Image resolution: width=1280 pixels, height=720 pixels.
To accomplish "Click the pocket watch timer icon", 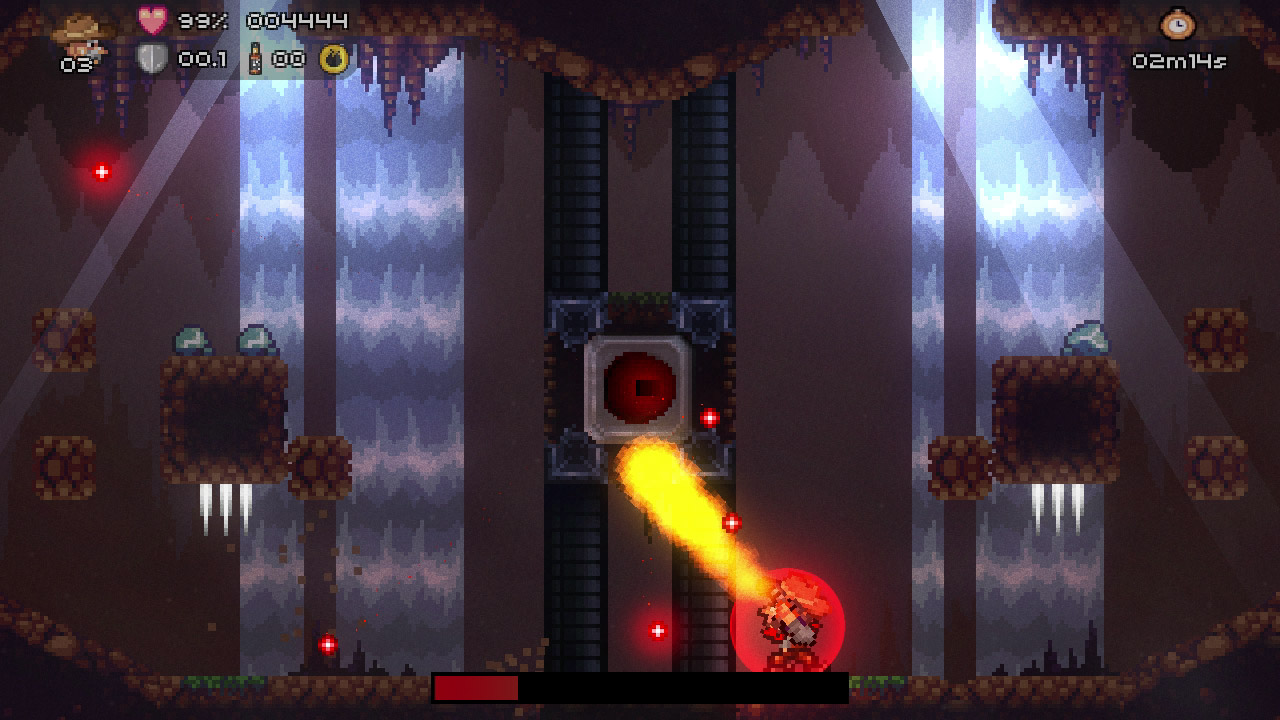I will [1179, 22].
